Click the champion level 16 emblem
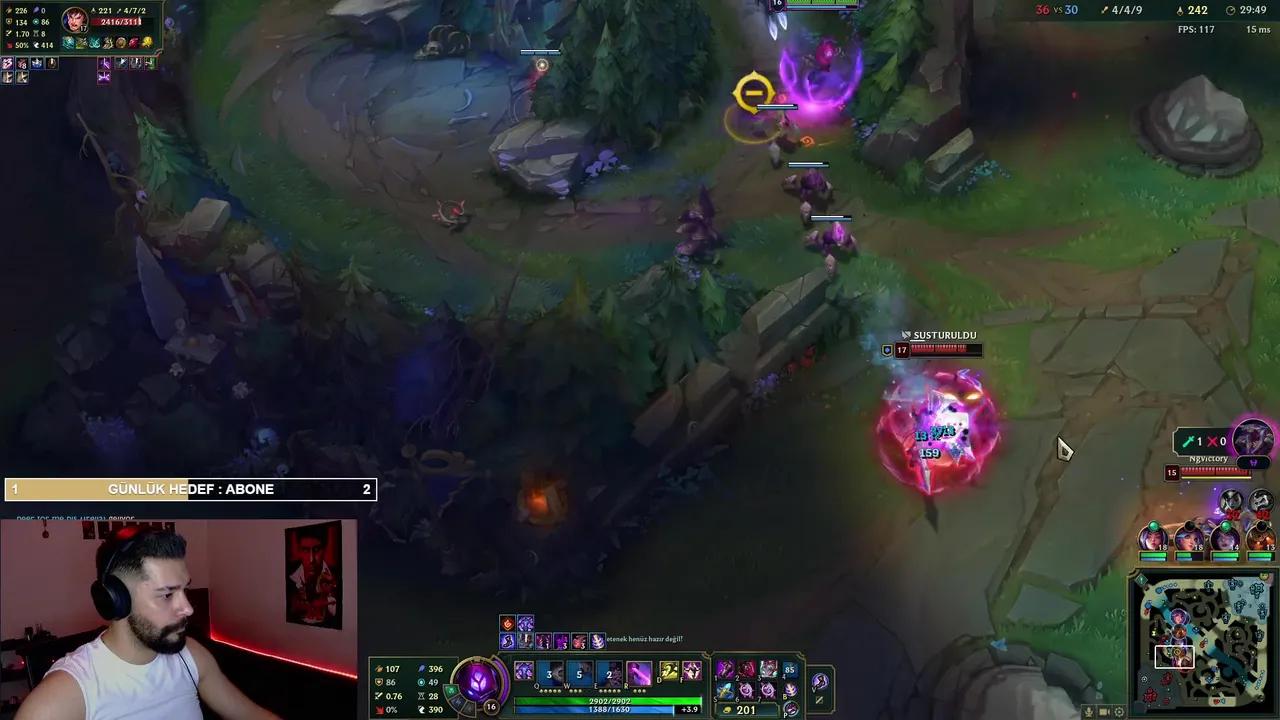This screenshot has width=1280, height=720. tap(489, 706)
